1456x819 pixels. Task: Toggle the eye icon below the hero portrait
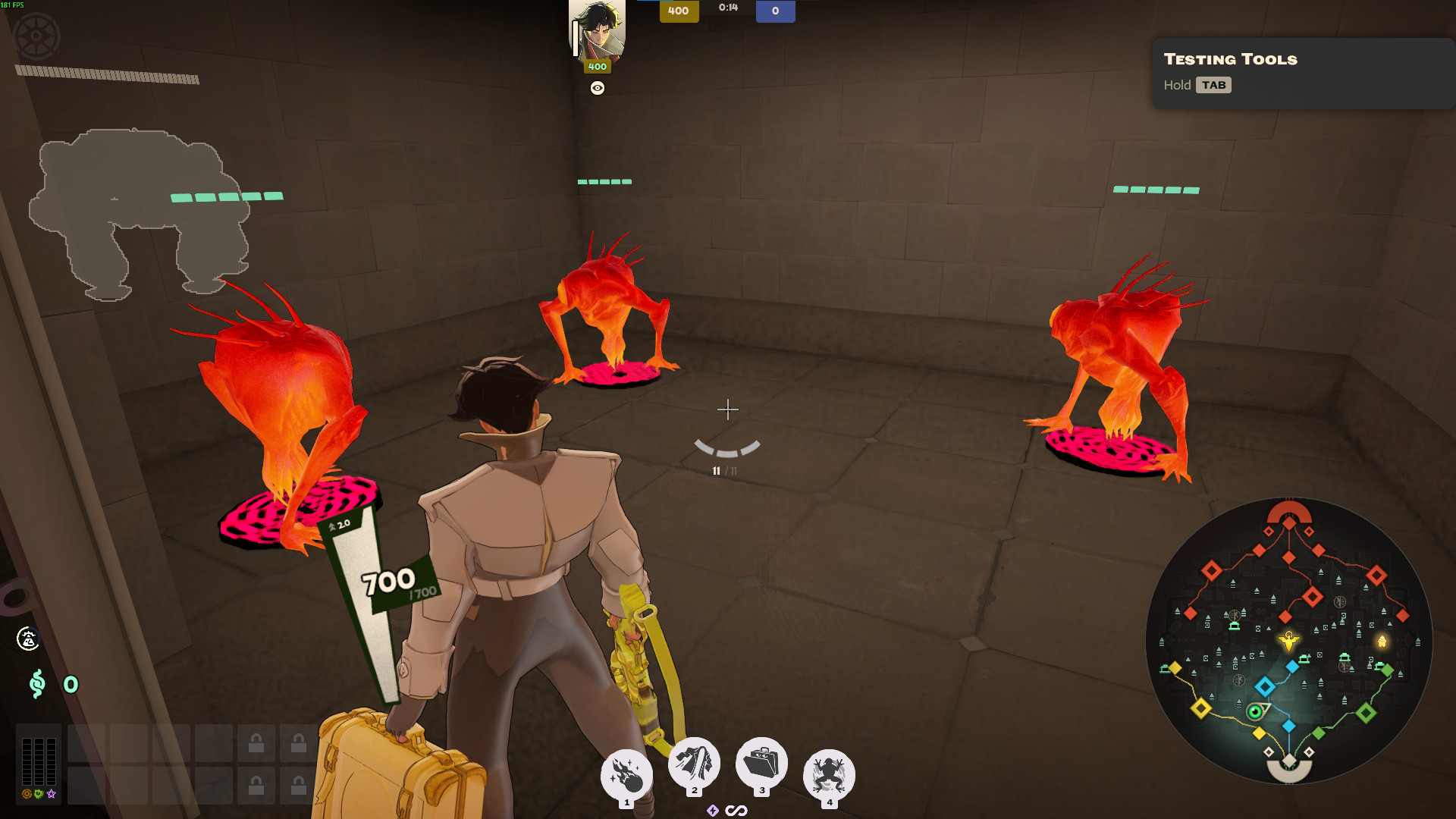tap(598, 89)
